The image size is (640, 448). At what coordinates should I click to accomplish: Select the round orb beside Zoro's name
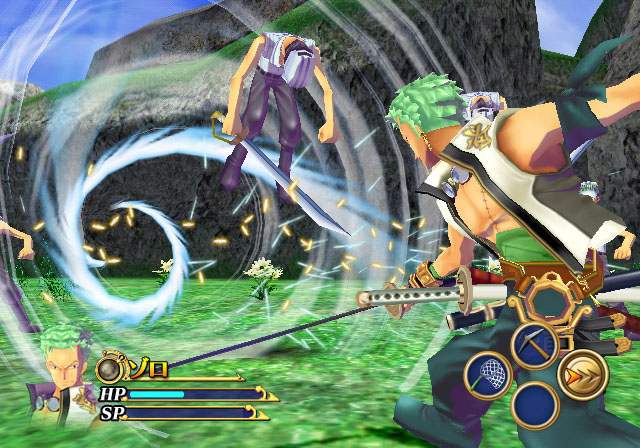(x=112, y=371)
